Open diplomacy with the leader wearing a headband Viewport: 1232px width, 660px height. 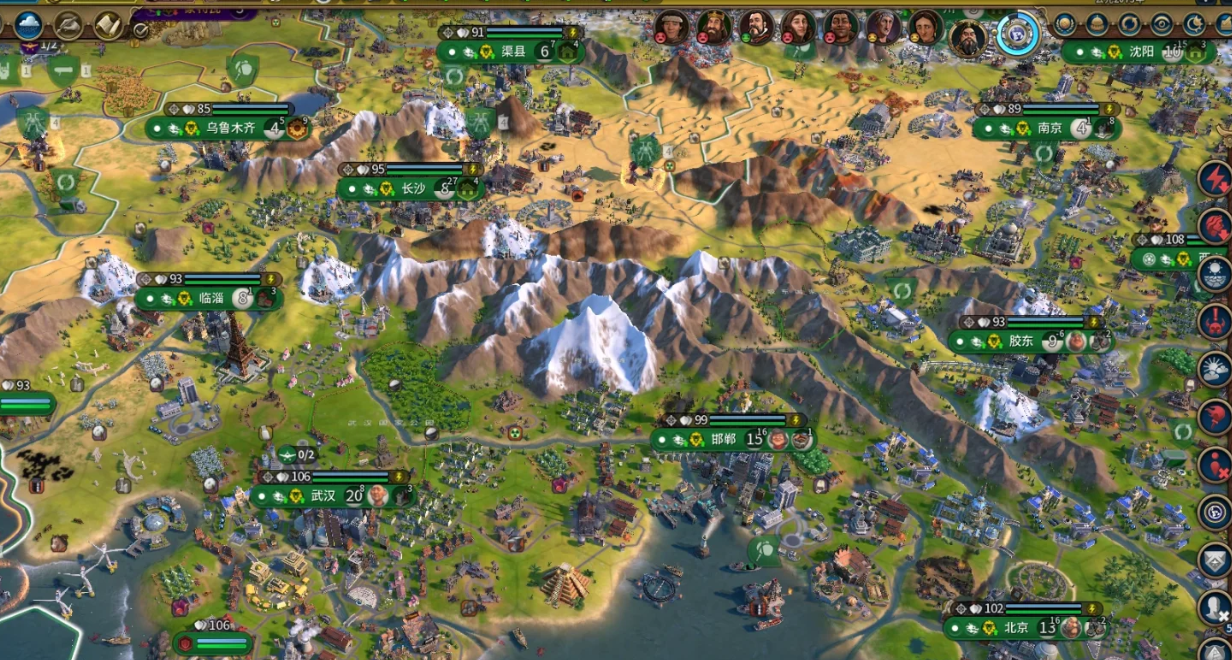point(673,26)
